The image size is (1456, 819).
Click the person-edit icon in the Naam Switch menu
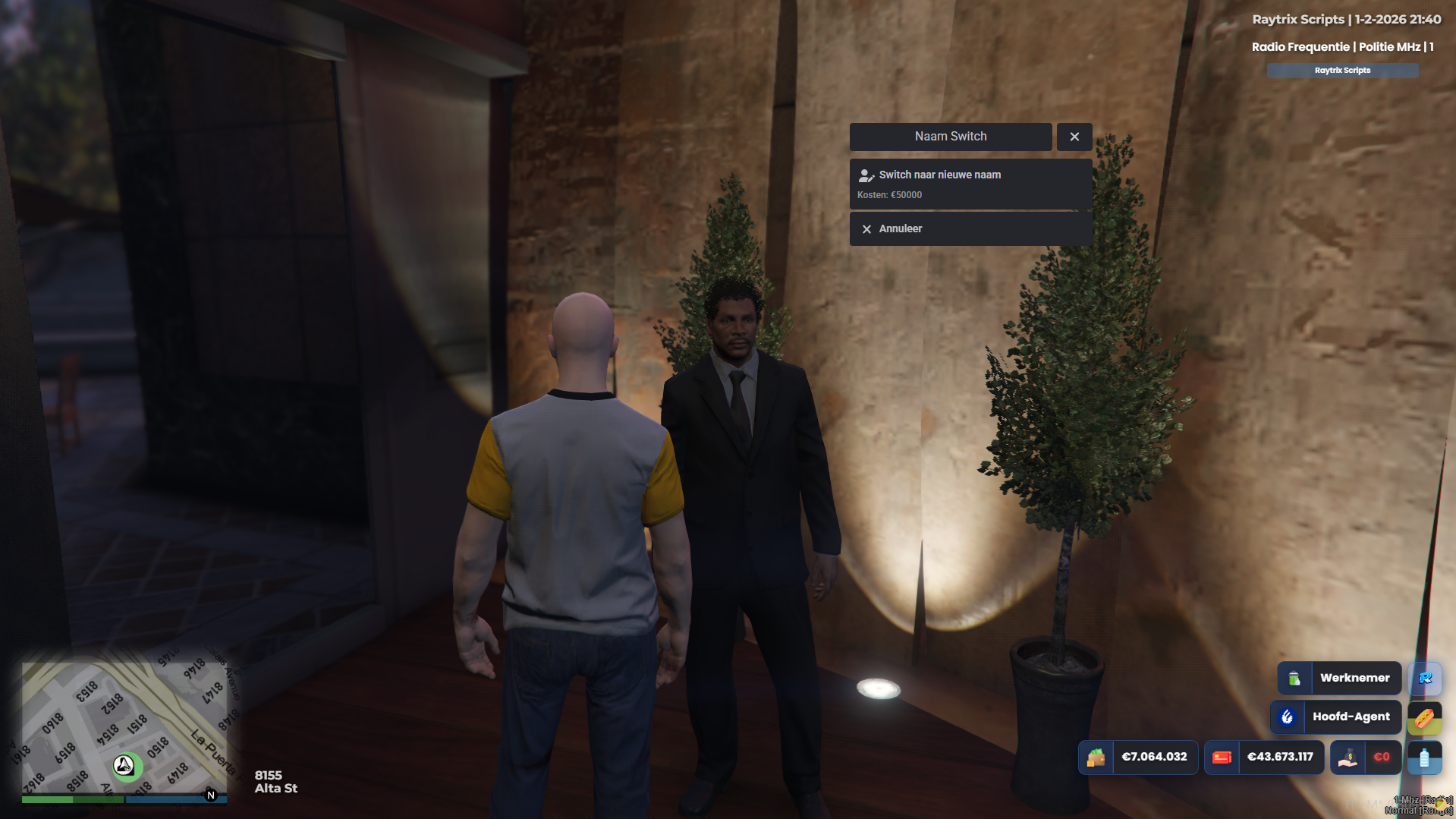click(x=866, y=175)
